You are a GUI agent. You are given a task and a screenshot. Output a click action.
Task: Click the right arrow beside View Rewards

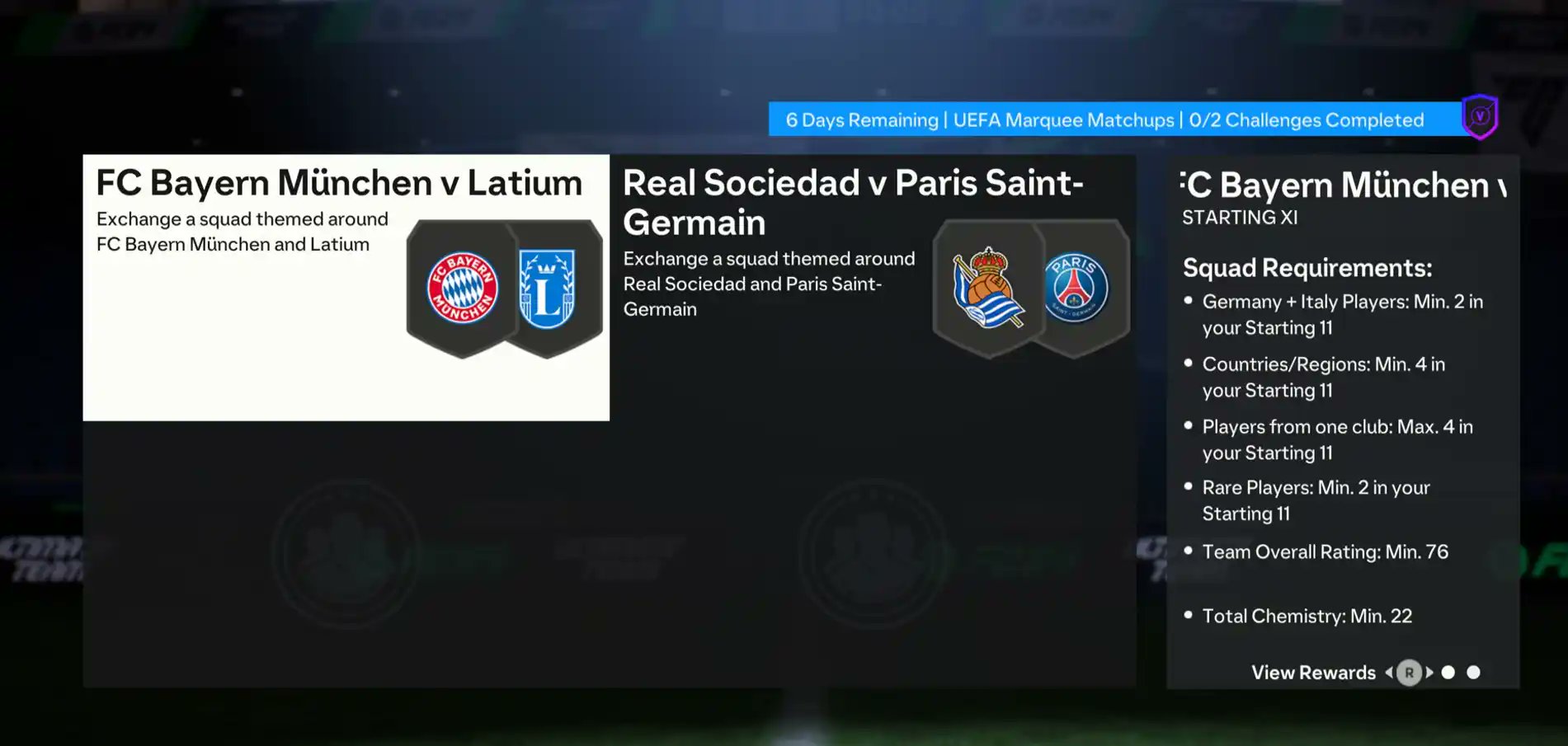click(x=1429, y=673)
